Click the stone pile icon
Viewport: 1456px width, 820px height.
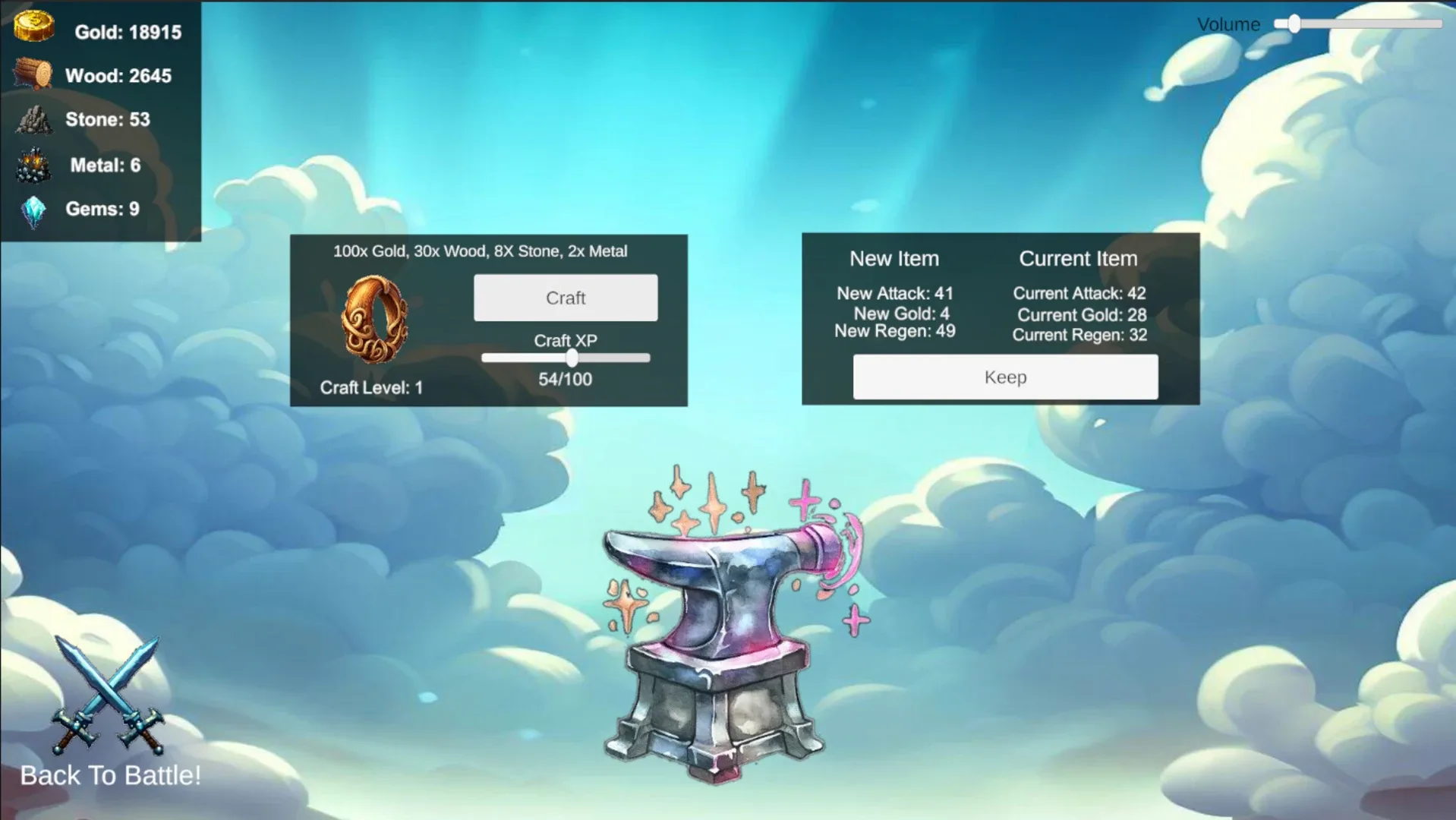33,120
